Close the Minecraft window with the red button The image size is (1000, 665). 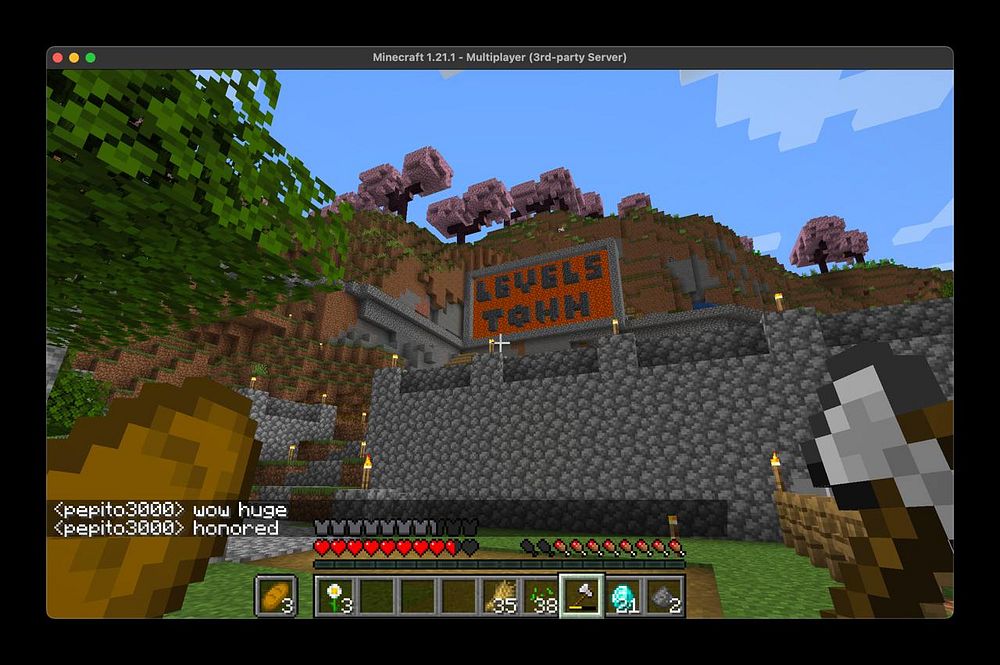tap(58, 57)
